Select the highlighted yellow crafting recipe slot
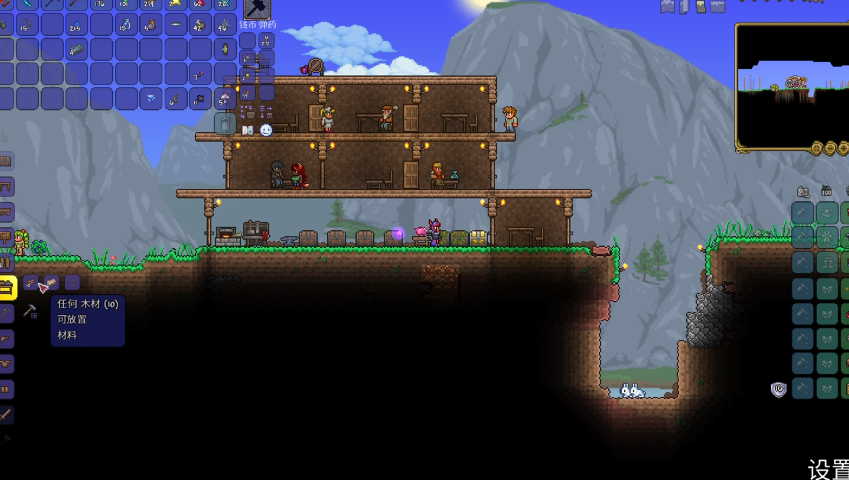 (x=7, y=288)
